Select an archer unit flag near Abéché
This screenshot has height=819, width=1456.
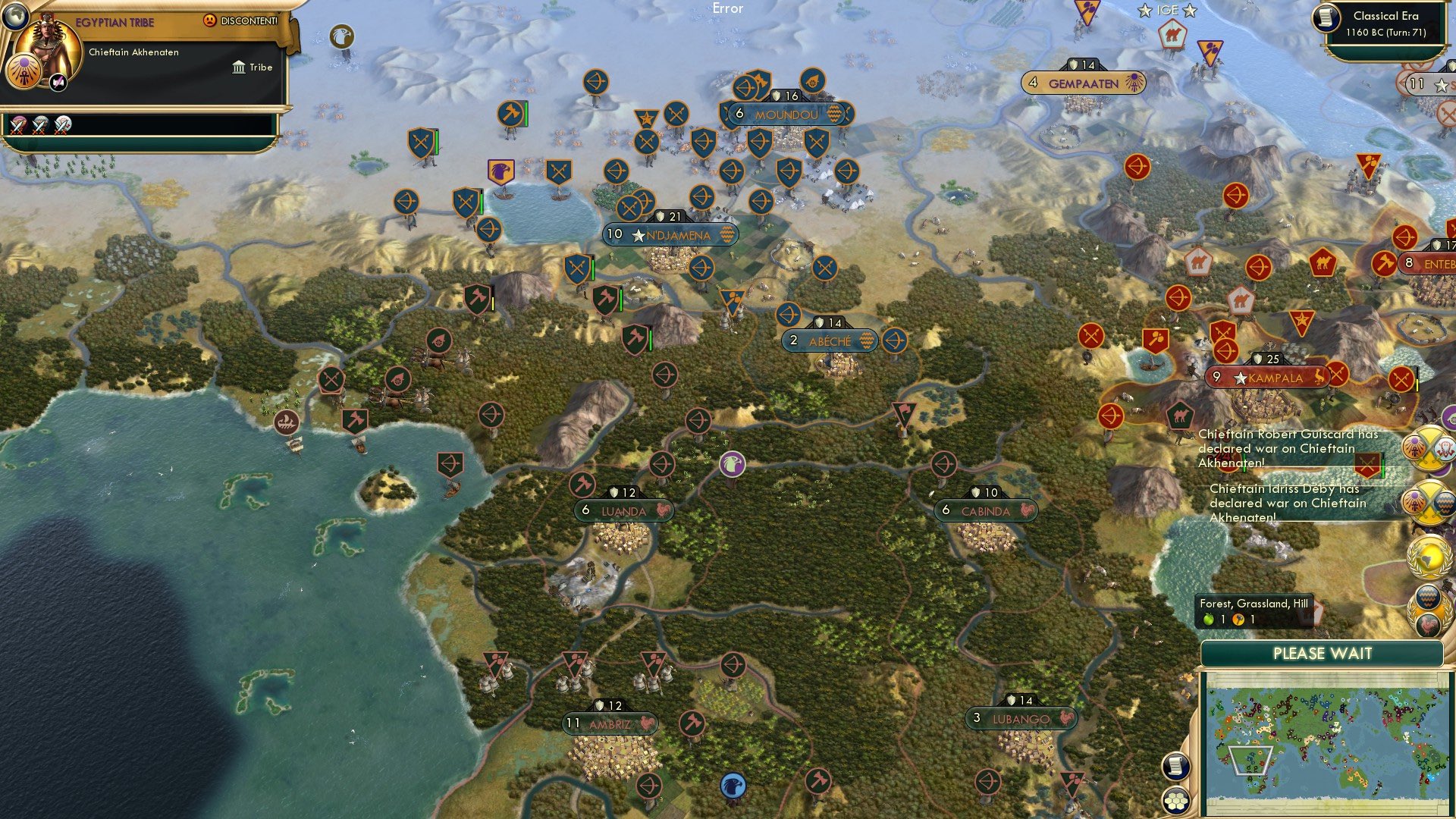[894, 340]
